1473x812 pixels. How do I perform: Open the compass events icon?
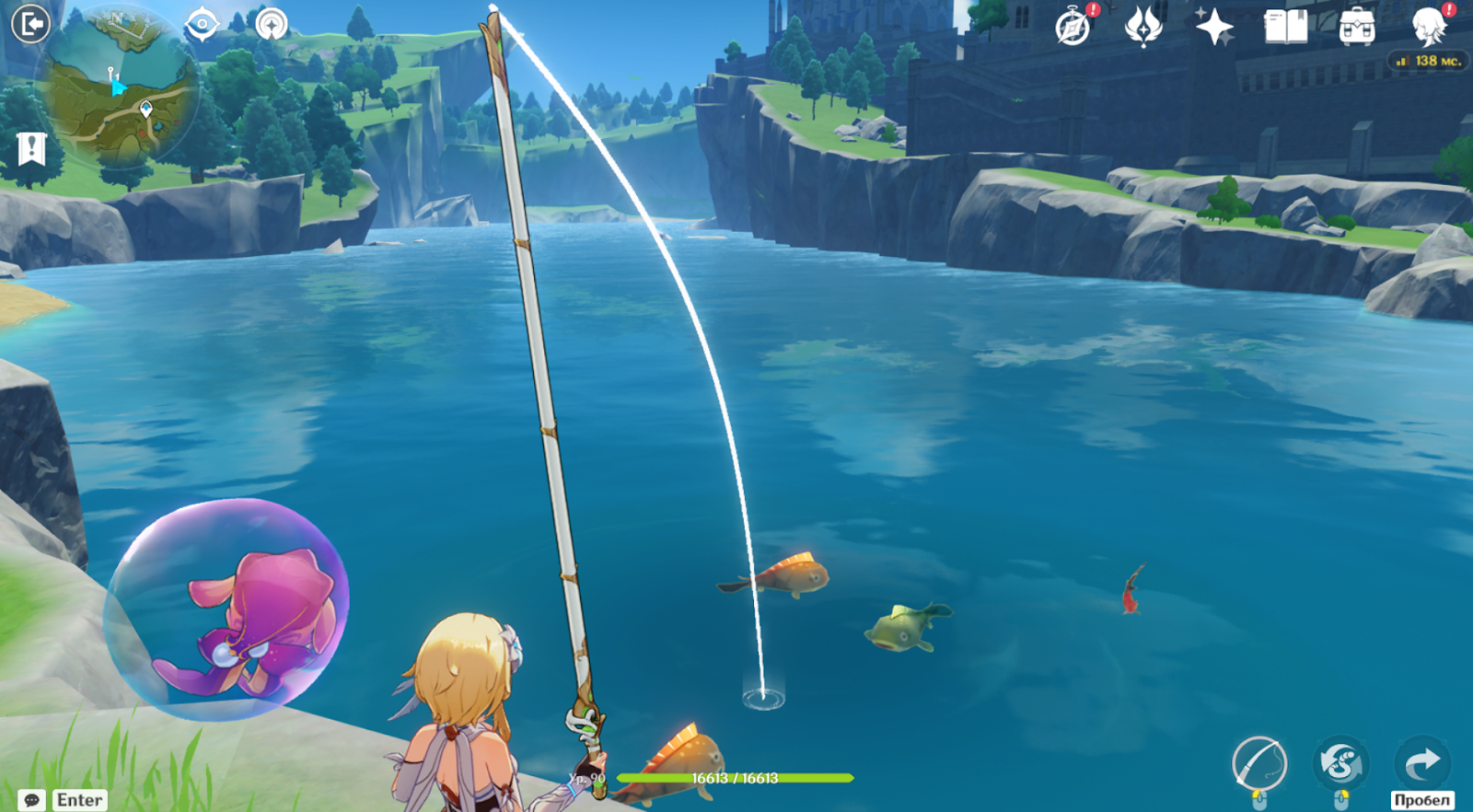click(x=1073, y=28)
